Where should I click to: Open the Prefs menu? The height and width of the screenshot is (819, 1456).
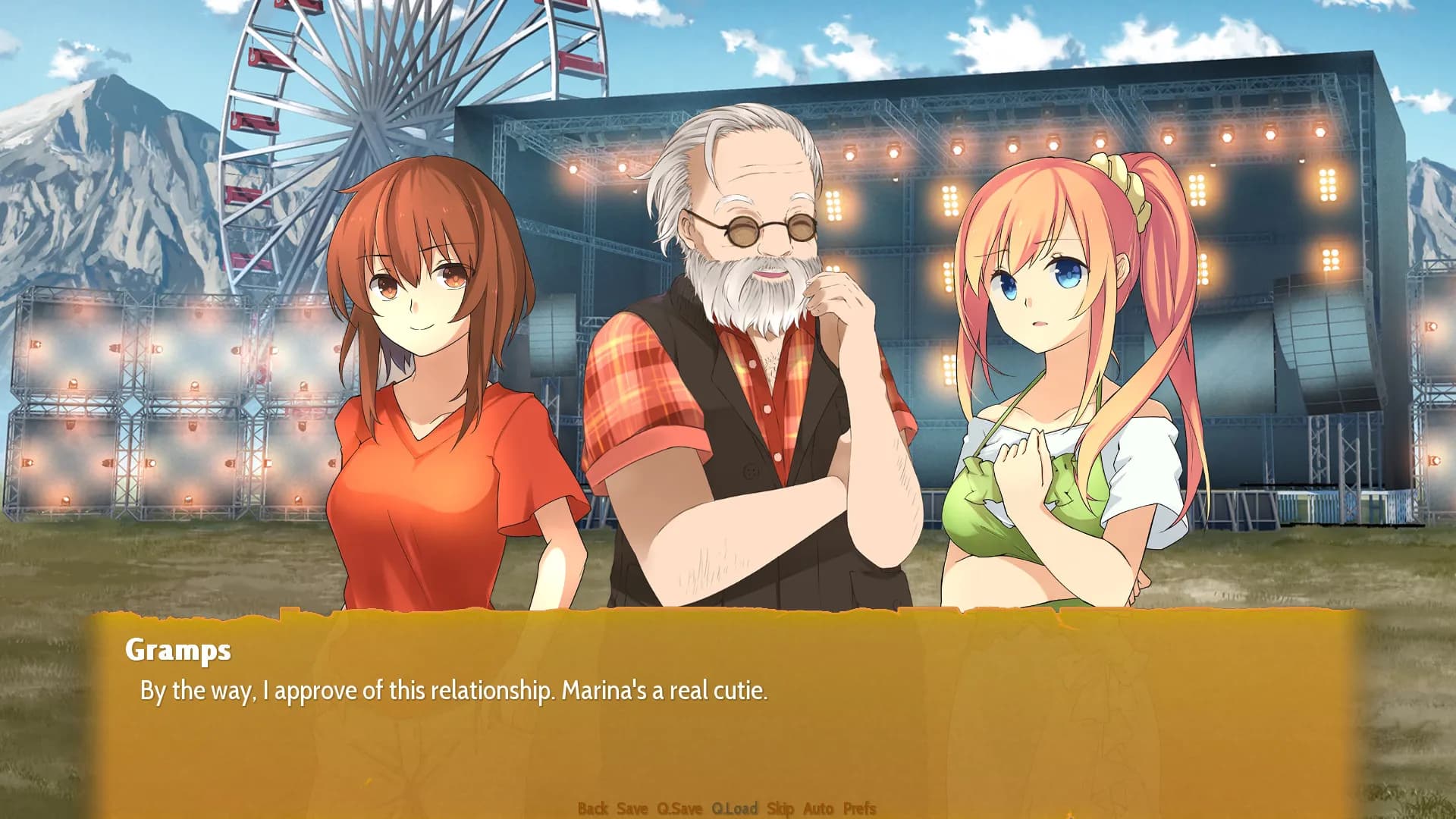859,808
